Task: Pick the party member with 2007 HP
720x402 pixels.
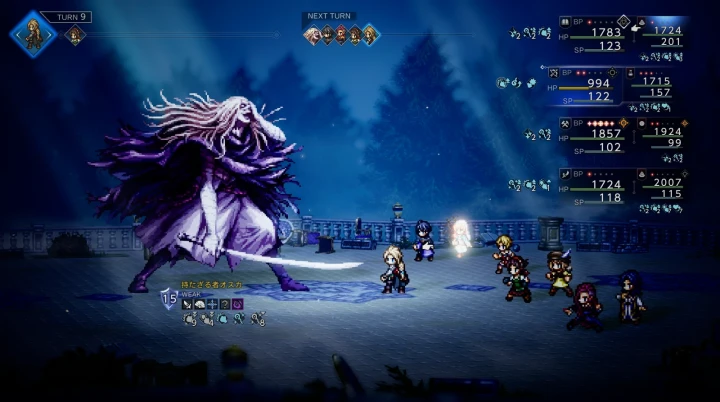Action: [660, 188]
